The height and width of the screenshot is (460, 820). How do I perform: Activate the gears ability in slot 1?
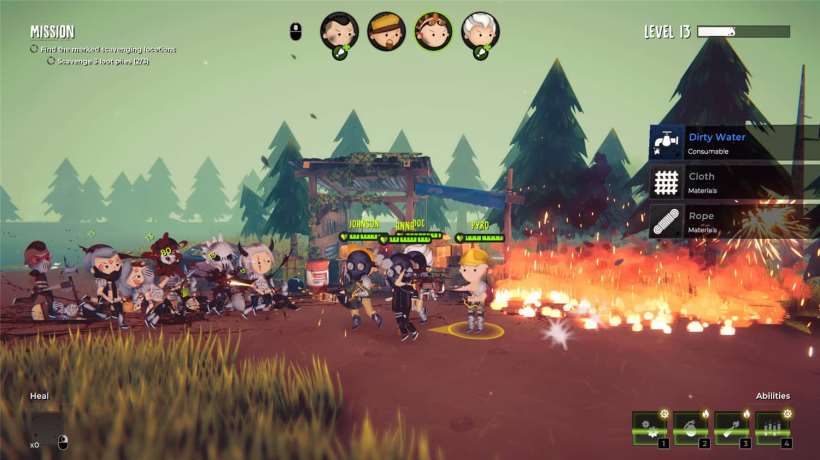(x=649, y=427)
